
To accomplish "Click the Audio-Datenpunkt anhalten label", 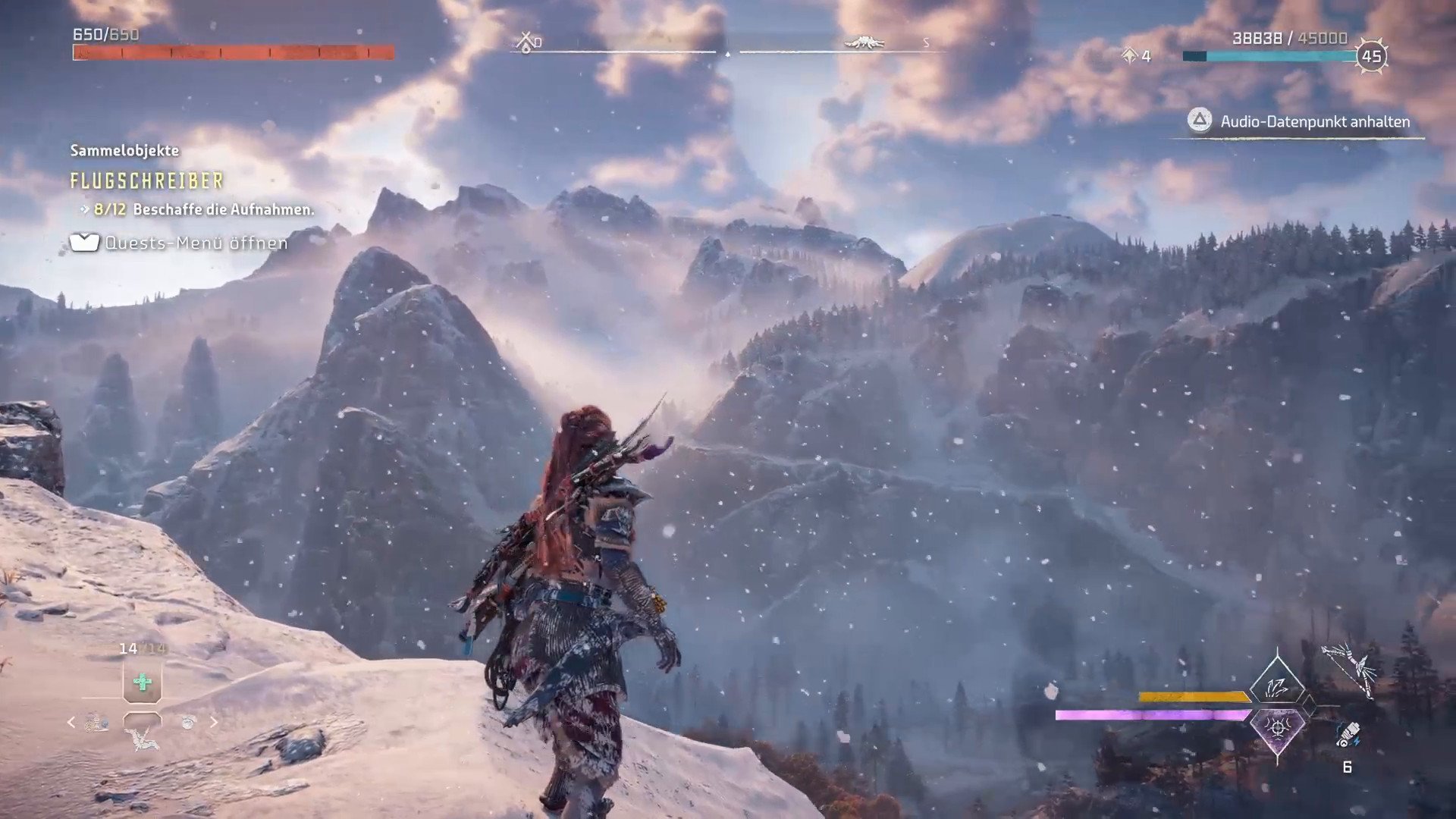I will tap(1314, 122).
